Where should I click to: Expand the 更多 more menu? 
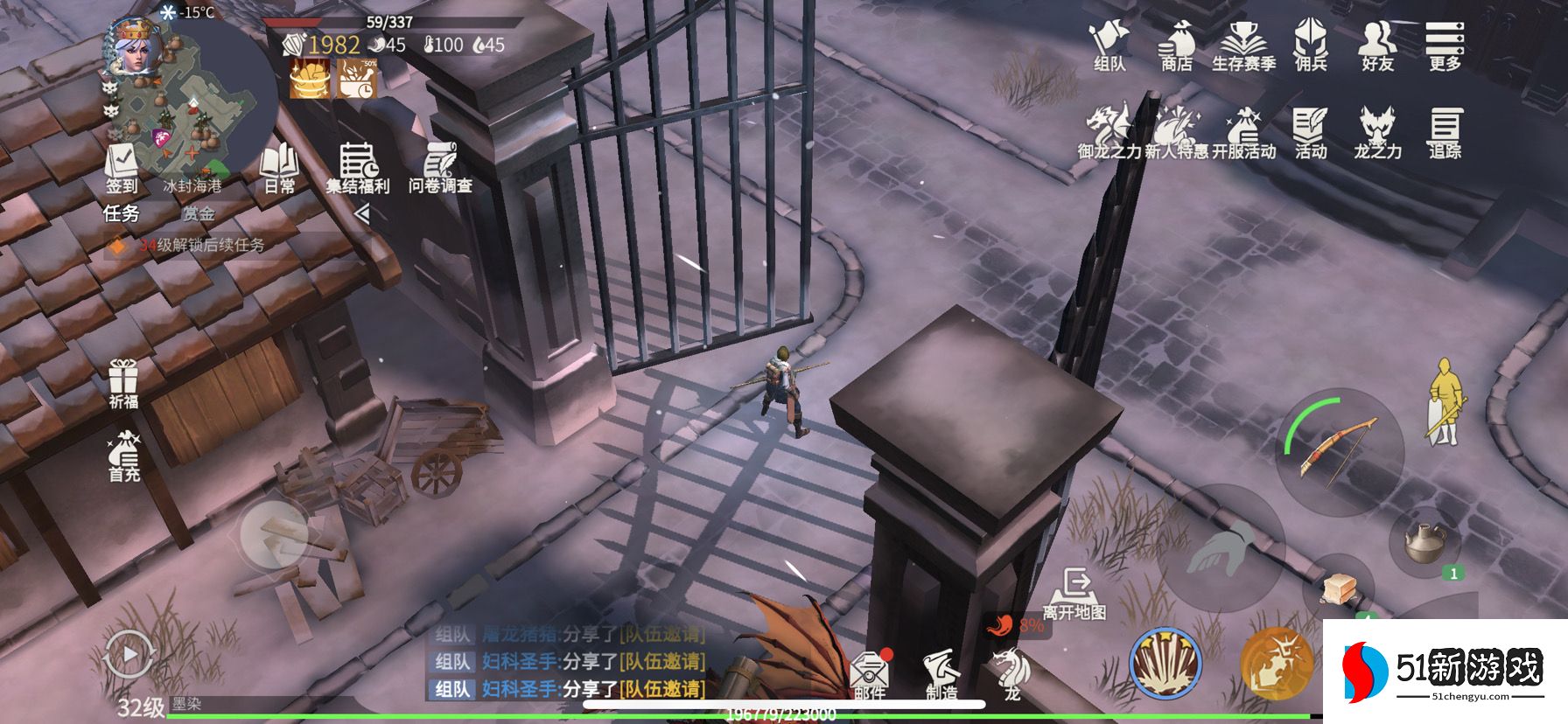1444,44
